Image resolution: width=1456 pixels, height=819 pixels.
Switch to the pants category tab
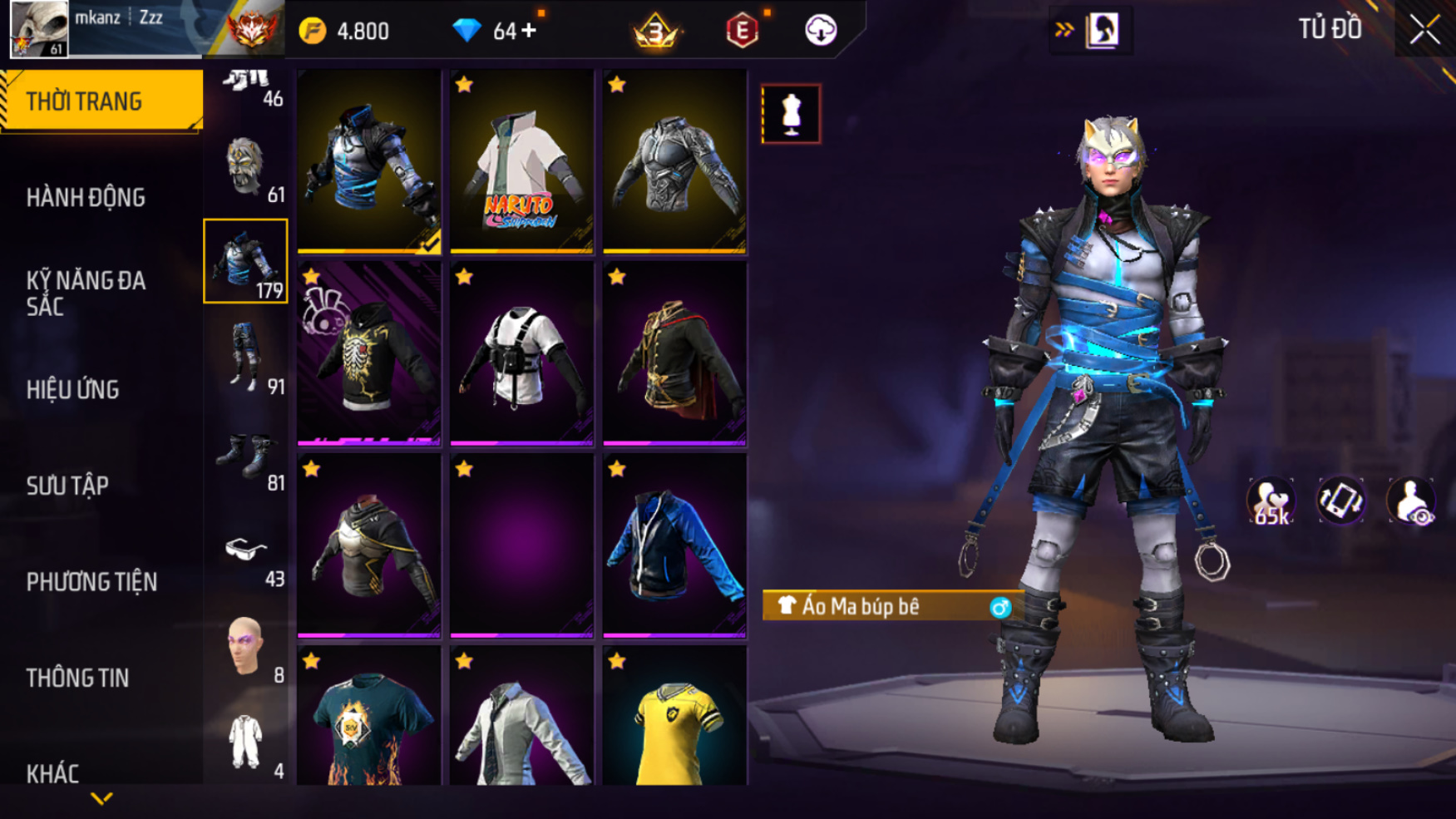(246, 358)
